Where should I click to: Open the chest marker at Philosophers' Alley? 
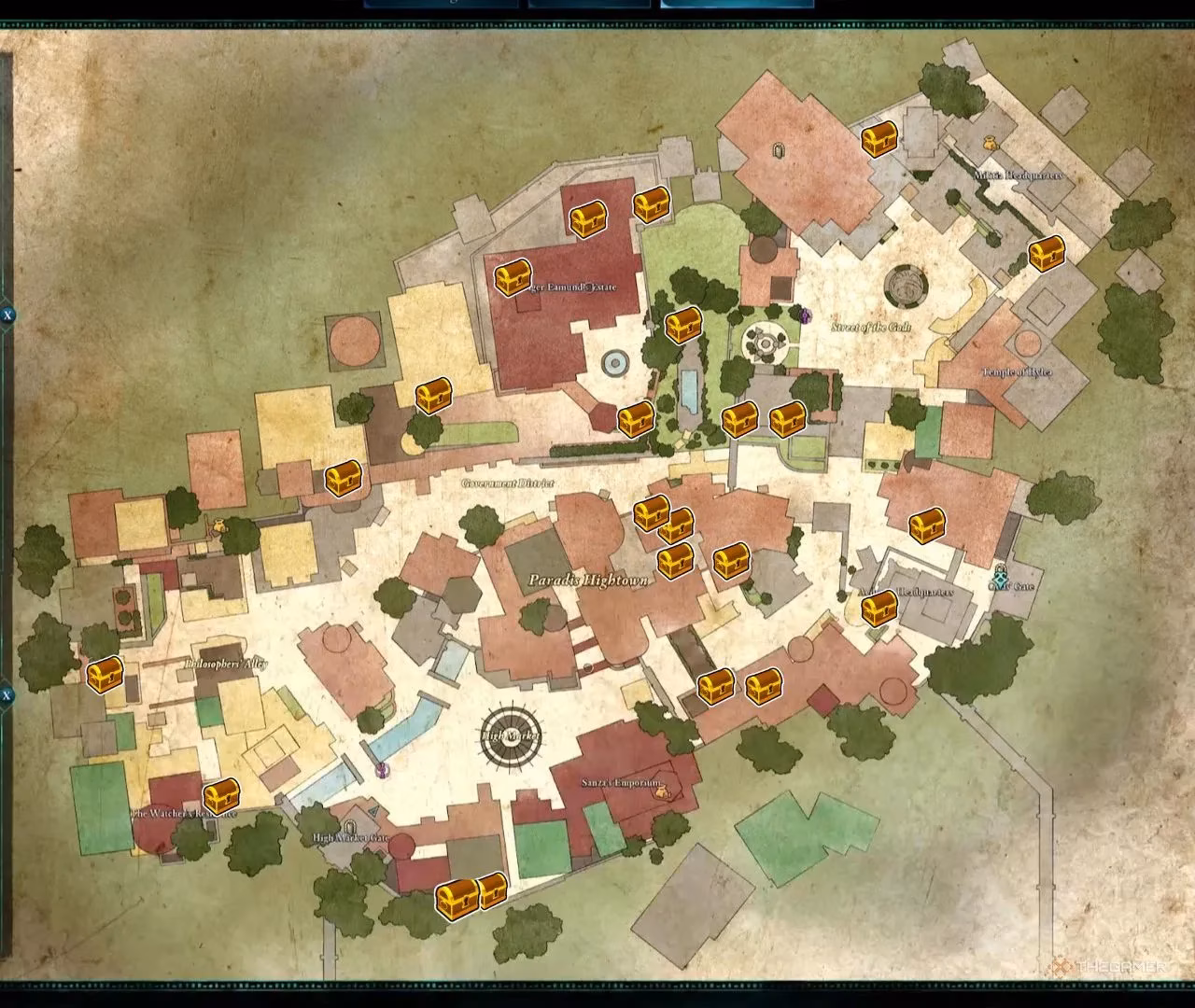[x=105, y=675]
